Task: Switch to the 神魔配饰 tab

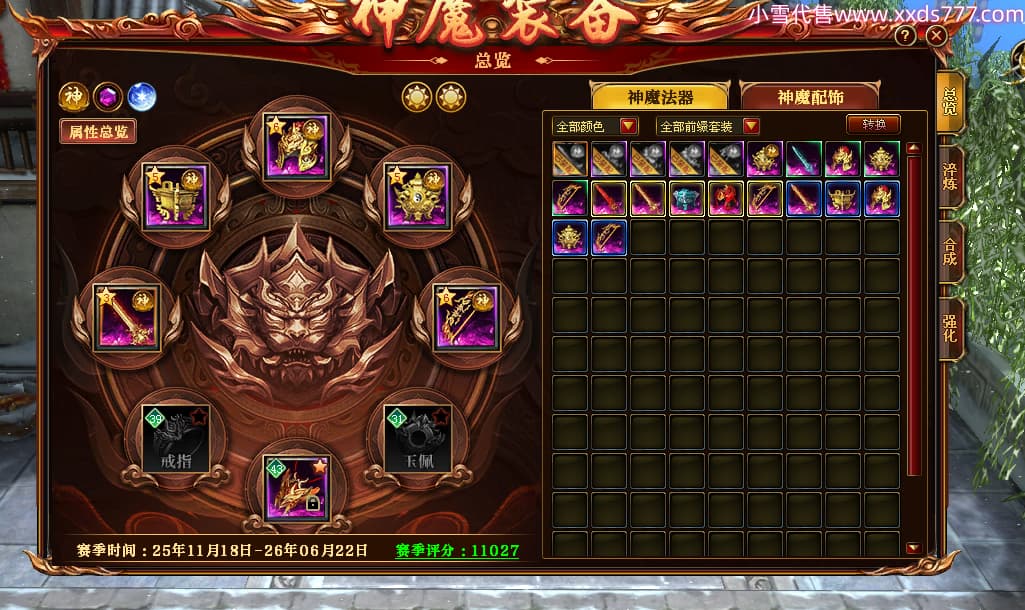Action: 809,97
